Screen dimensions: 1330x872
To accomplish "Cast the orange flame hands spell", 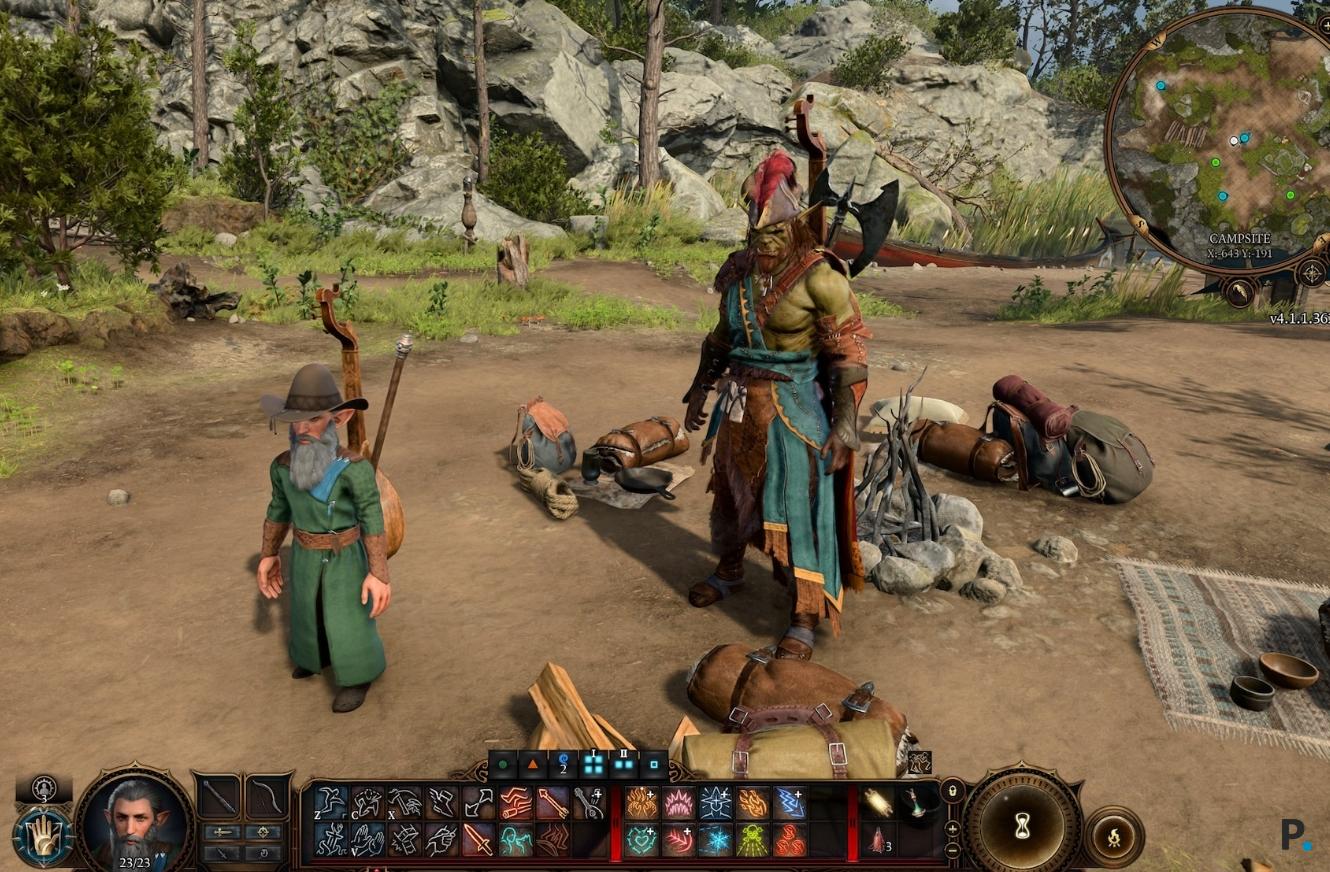I will (x=641, y=802).
